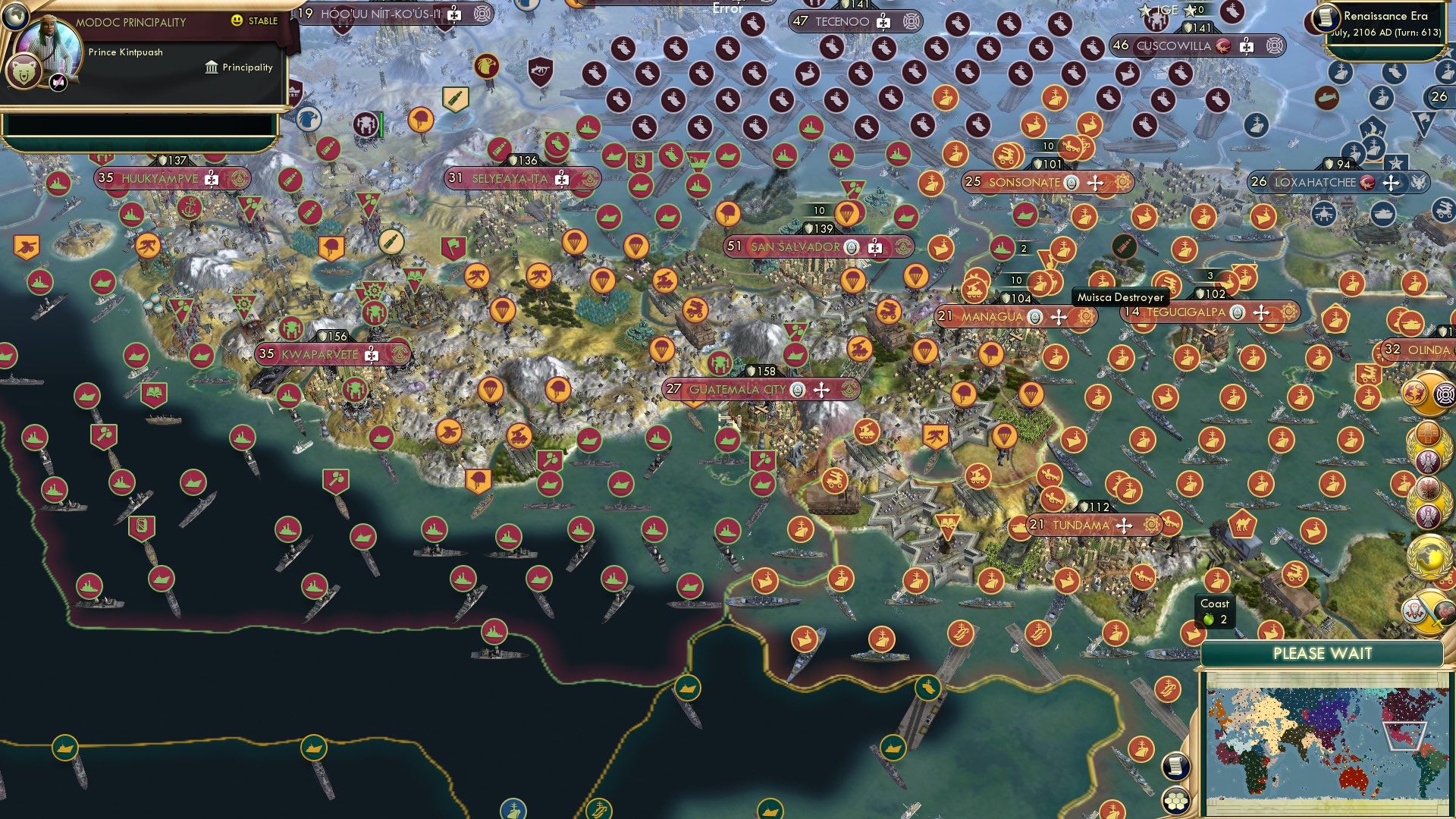Viewport: 1456px width, 819px height.
Task: Open the Sonsonate city view
Action: pyautogui.click(x=1024, y=182)
